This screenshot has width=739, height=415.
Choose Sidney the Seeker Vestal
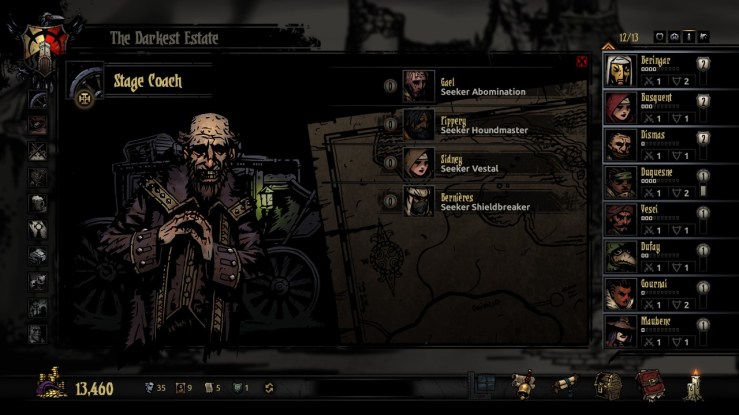419,163
